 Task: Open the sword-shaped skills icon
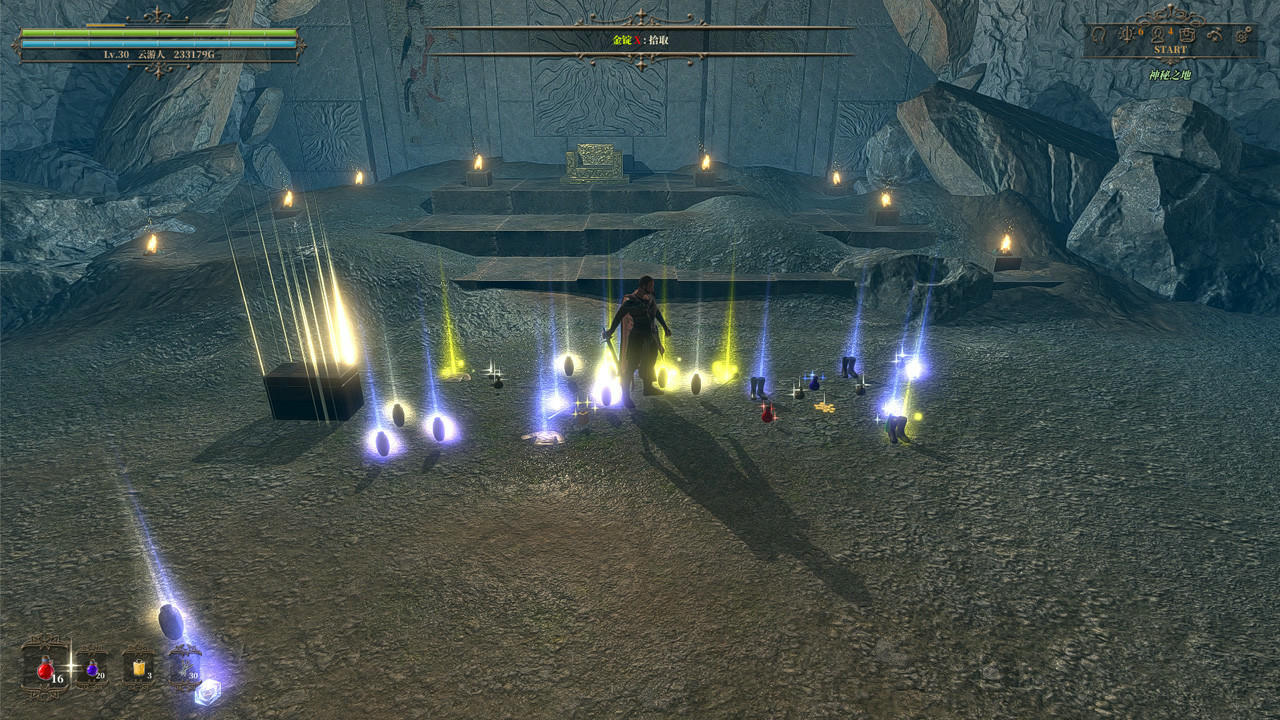[1127, 35]
